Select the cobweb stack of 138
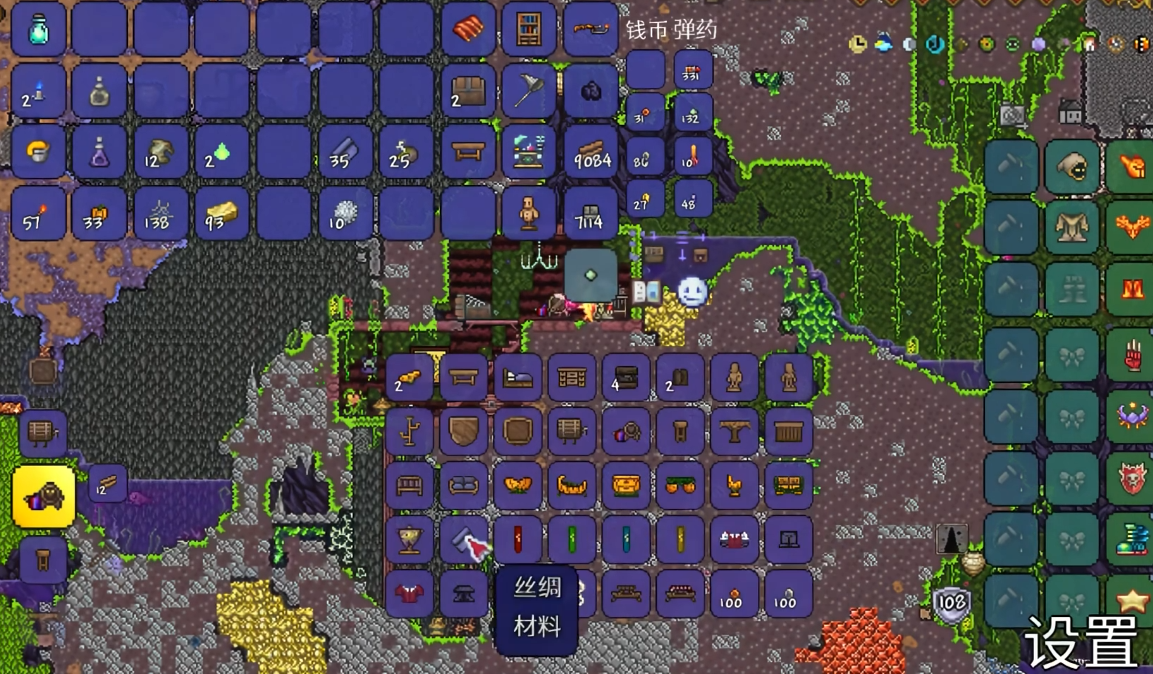This screenshot has width=1153, height=674. coord(160,213)
